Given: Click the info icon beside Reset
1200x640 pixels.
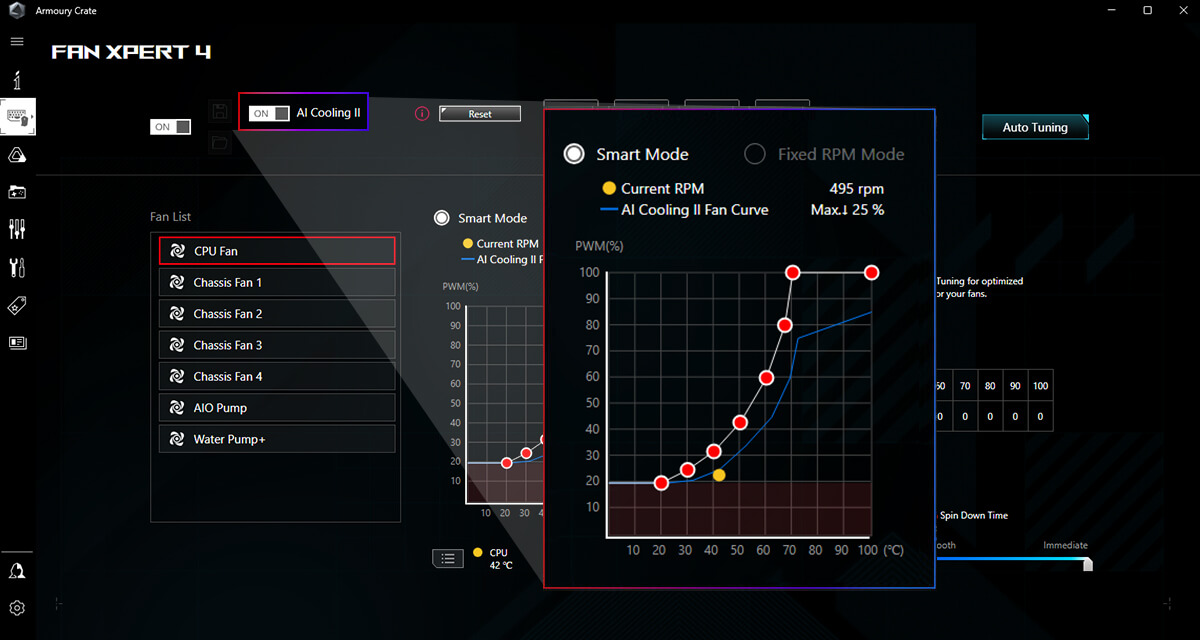Looking at the screenshot, I should tap(422, 114).
